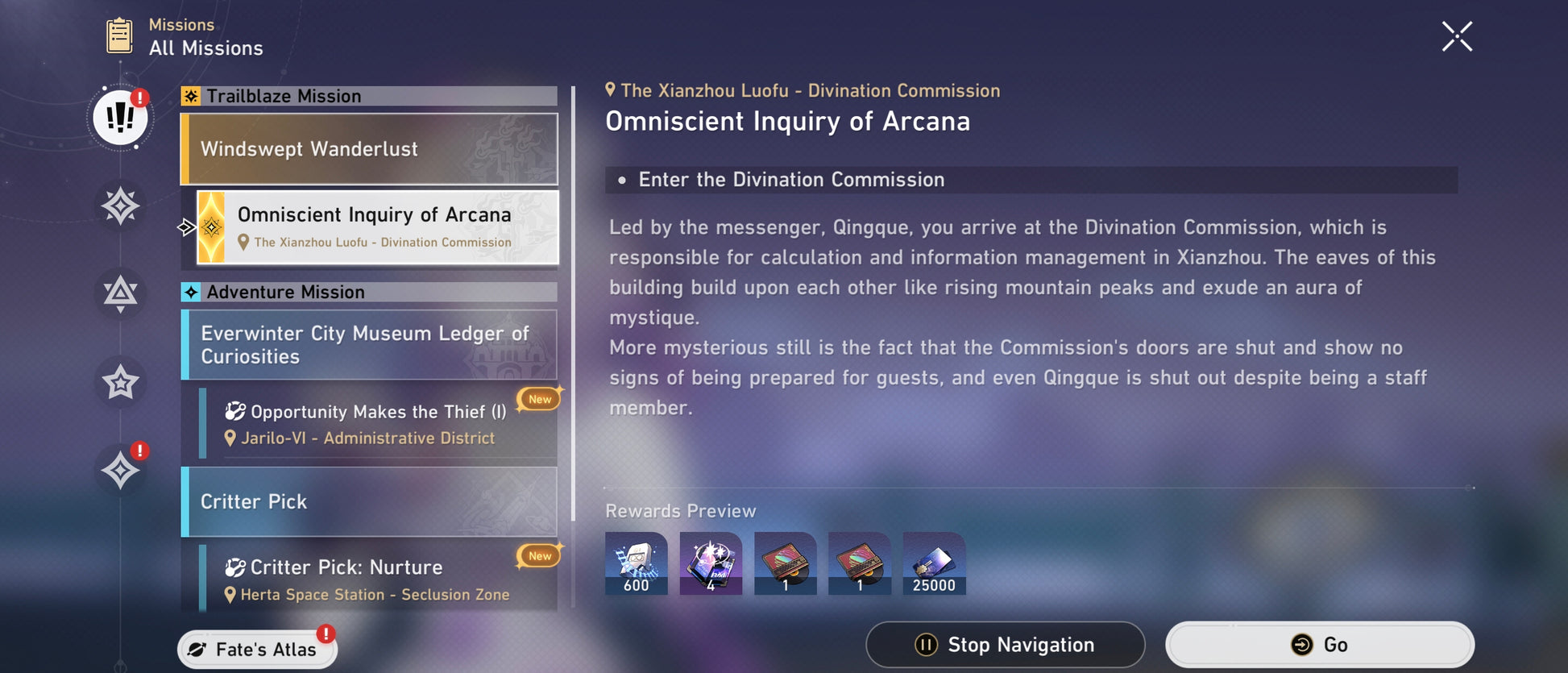Close the Missions screen
This screenshot has width=1568, height=673.
point(1456,37)
